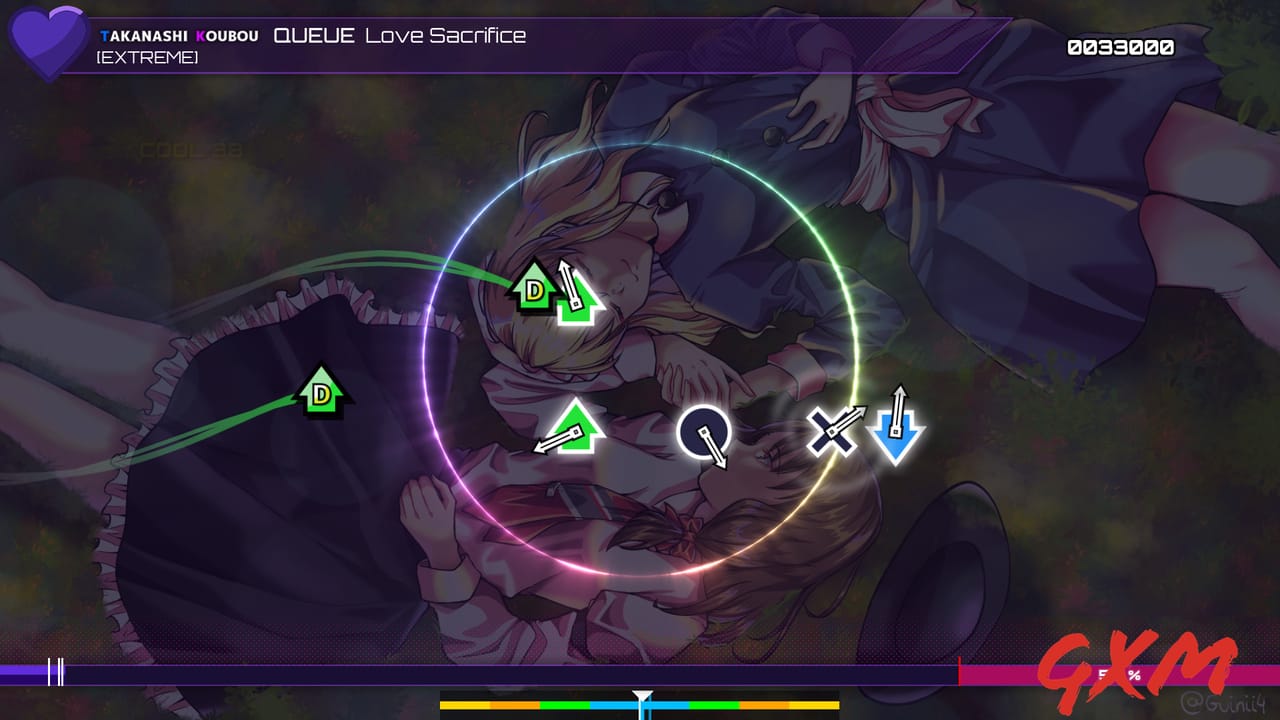Tap the black circle clock note

point(703,432)
